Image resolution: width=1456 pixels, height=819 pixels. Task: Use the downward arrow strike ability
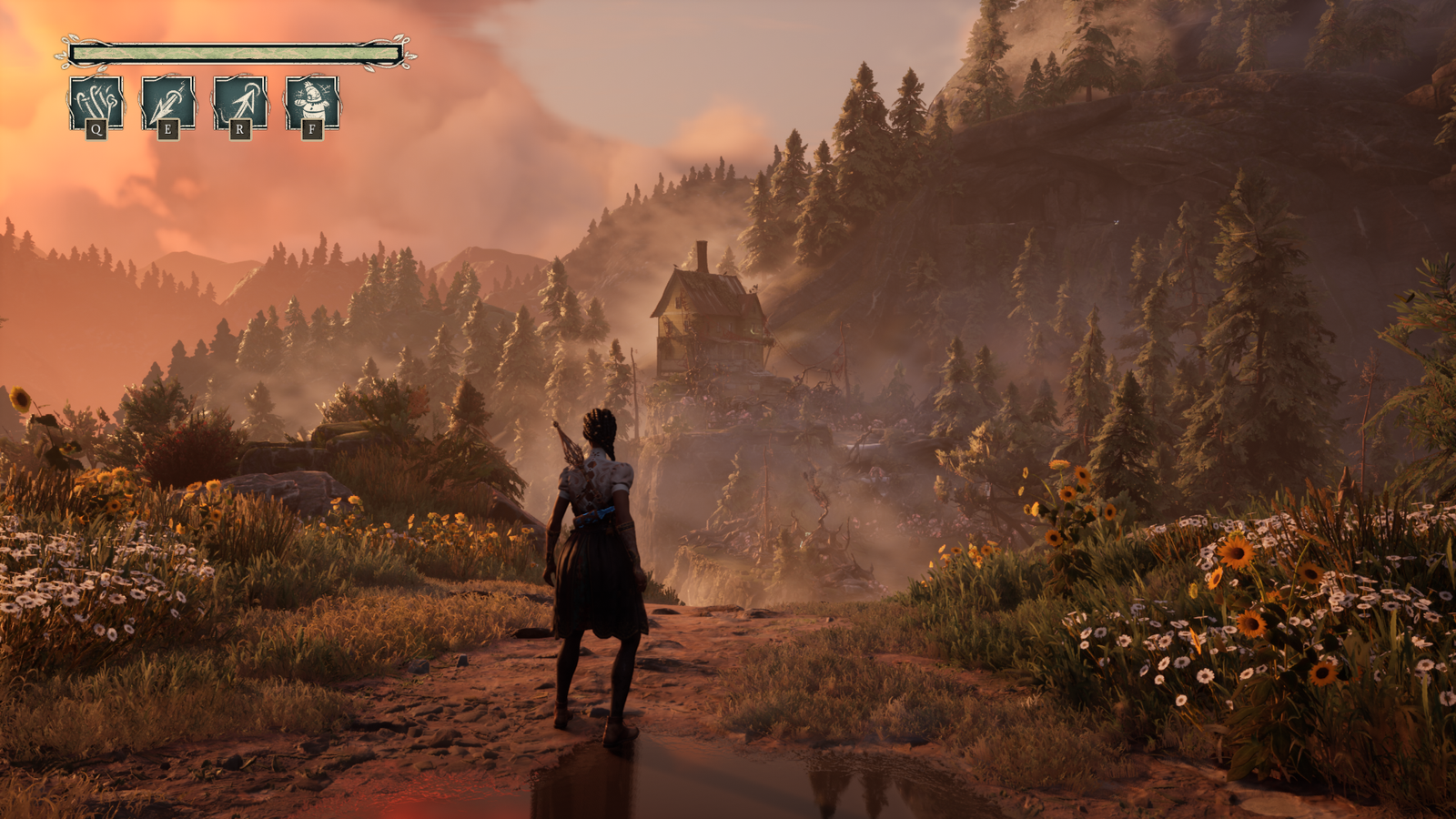click(167, 102)
